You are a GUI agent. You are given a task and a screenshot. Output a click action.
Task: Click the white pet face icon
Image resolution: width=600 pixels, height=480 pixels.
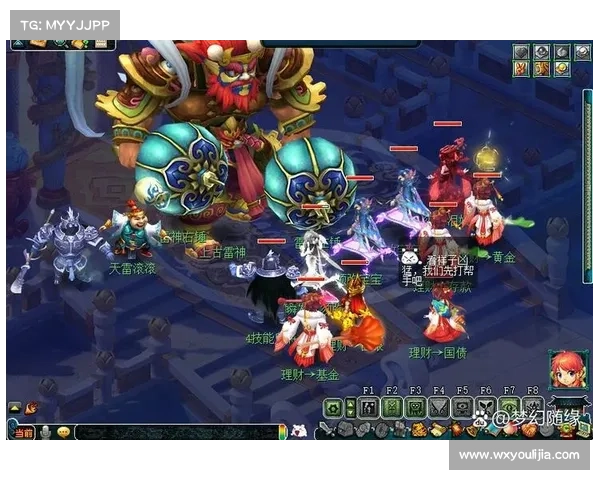click(297, 431)
